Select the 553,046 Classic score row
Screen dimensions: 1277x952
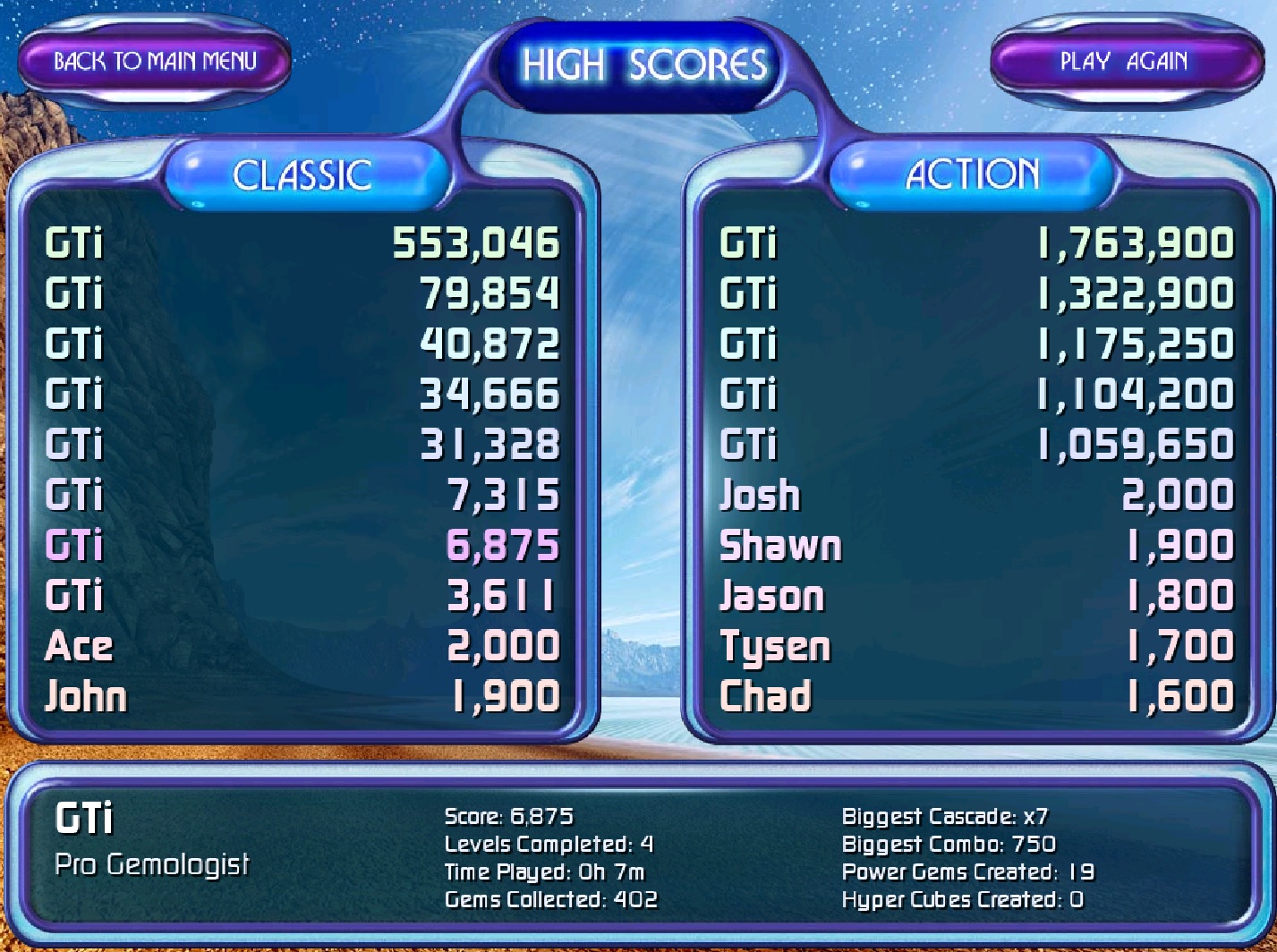point(302,243)
